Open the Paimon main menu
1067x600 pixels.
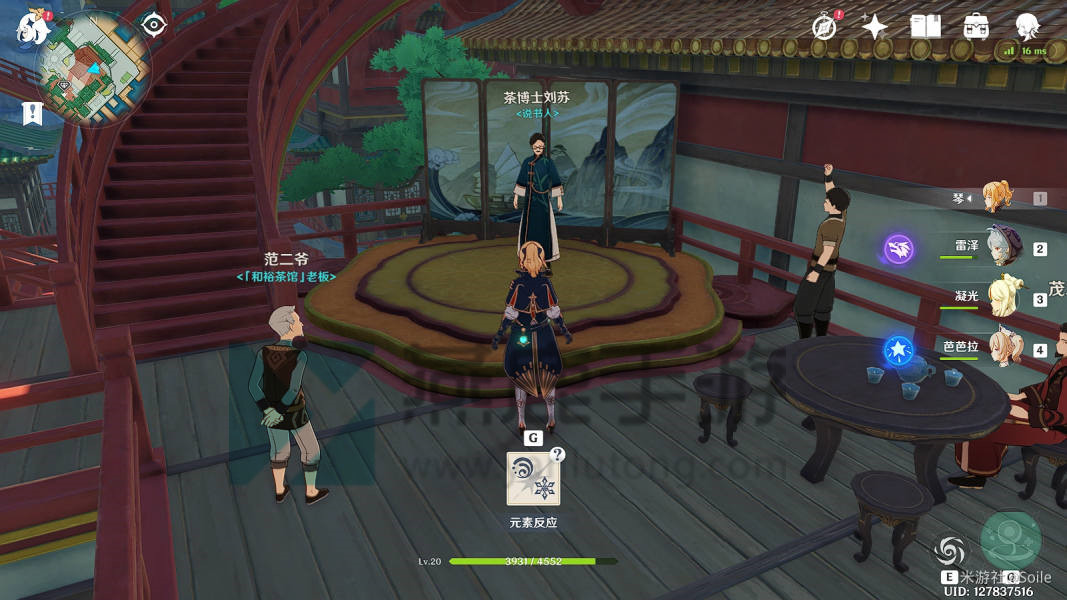[32, 27]
